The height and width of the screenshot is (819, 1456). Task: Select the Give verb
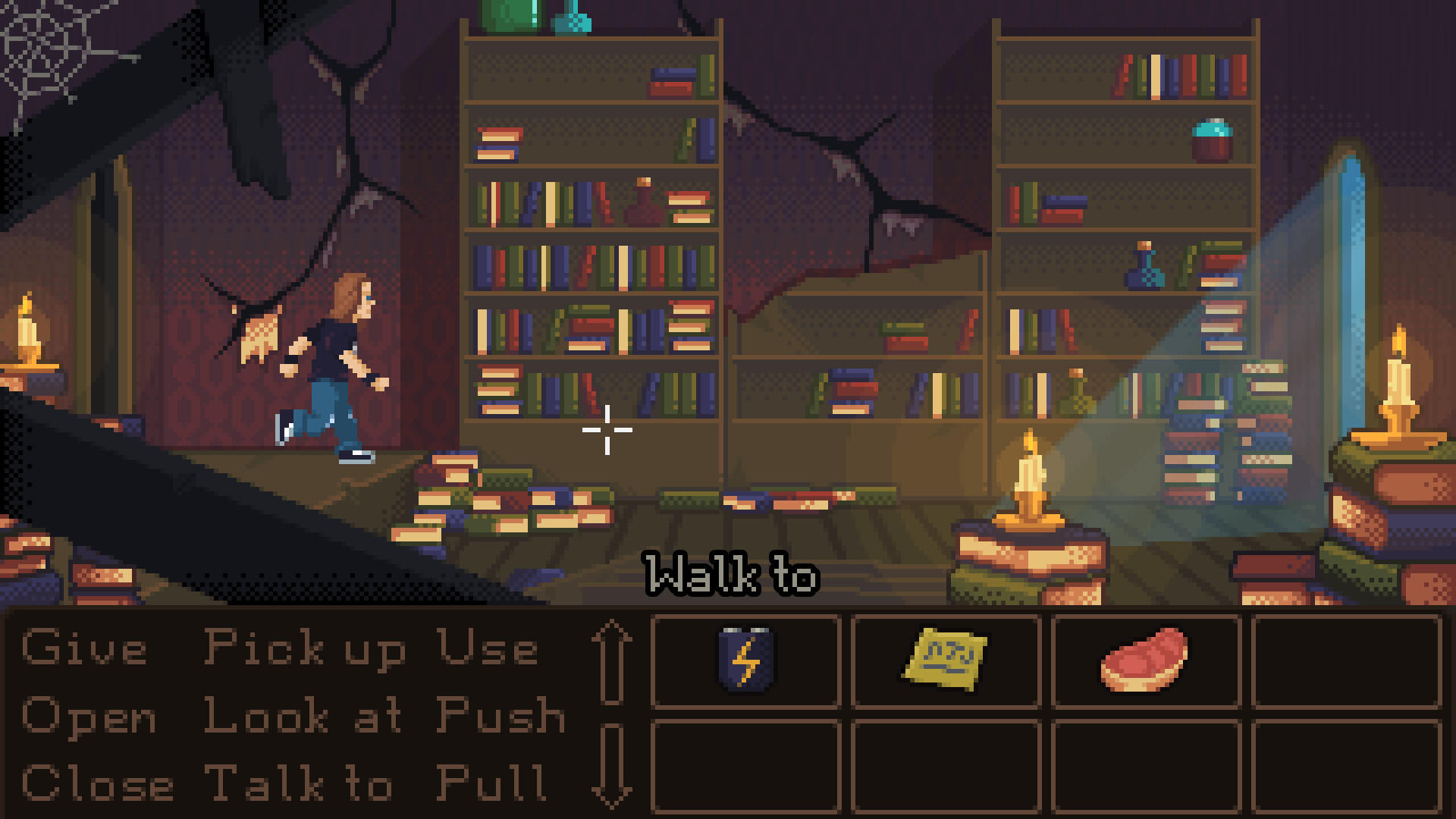tap(83, 648)
